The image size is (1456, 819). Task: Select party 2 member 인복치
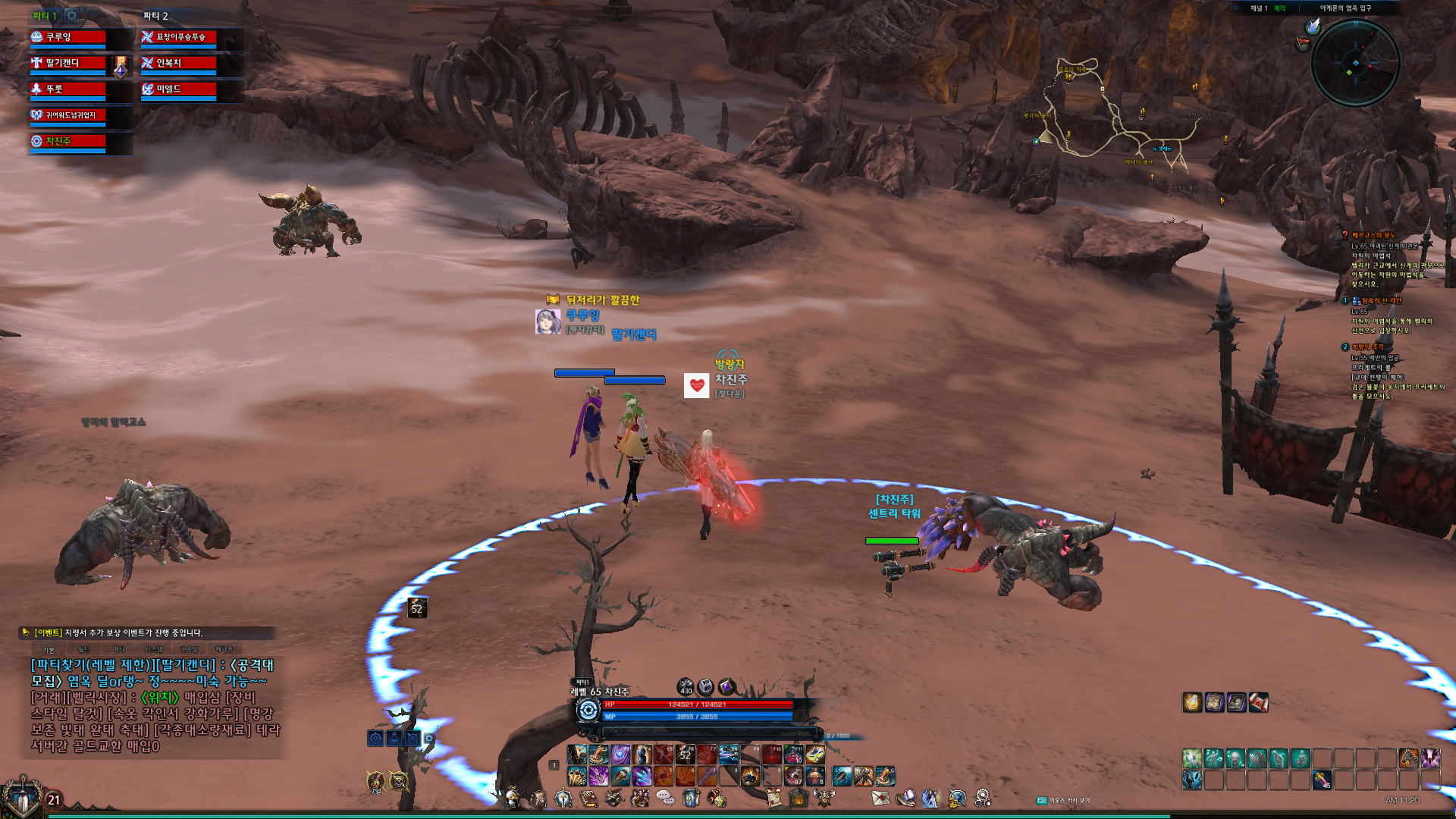click(x=179, y=64)
